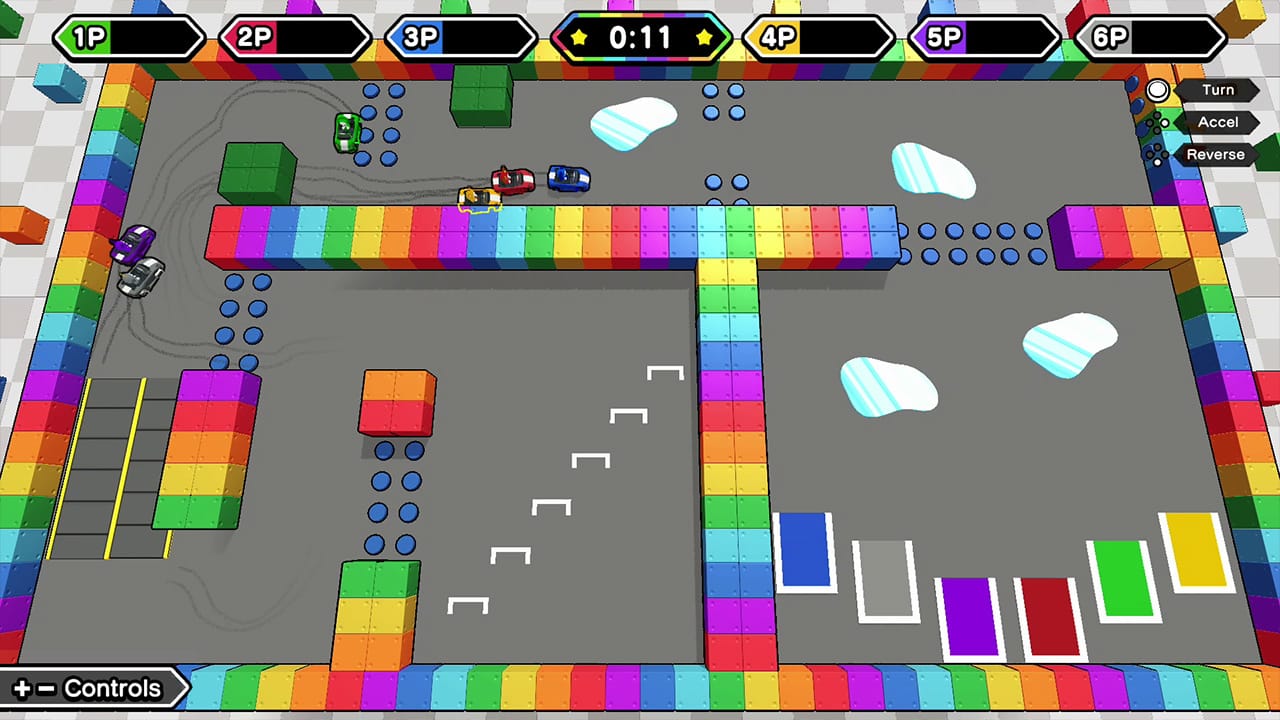Open the Controls legend banner
Screen dimensions: 1280x720
point(95,688)
